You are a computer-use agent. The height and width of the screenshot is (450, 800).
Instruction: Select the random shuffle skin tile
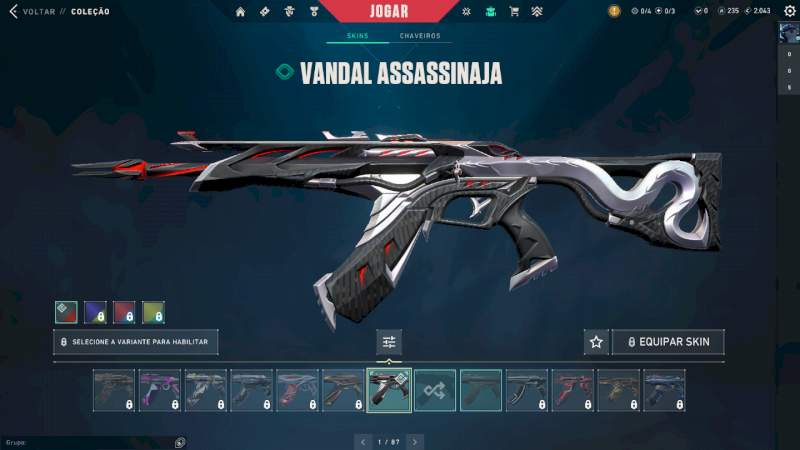pyautogui.click(x=435, y=390)
